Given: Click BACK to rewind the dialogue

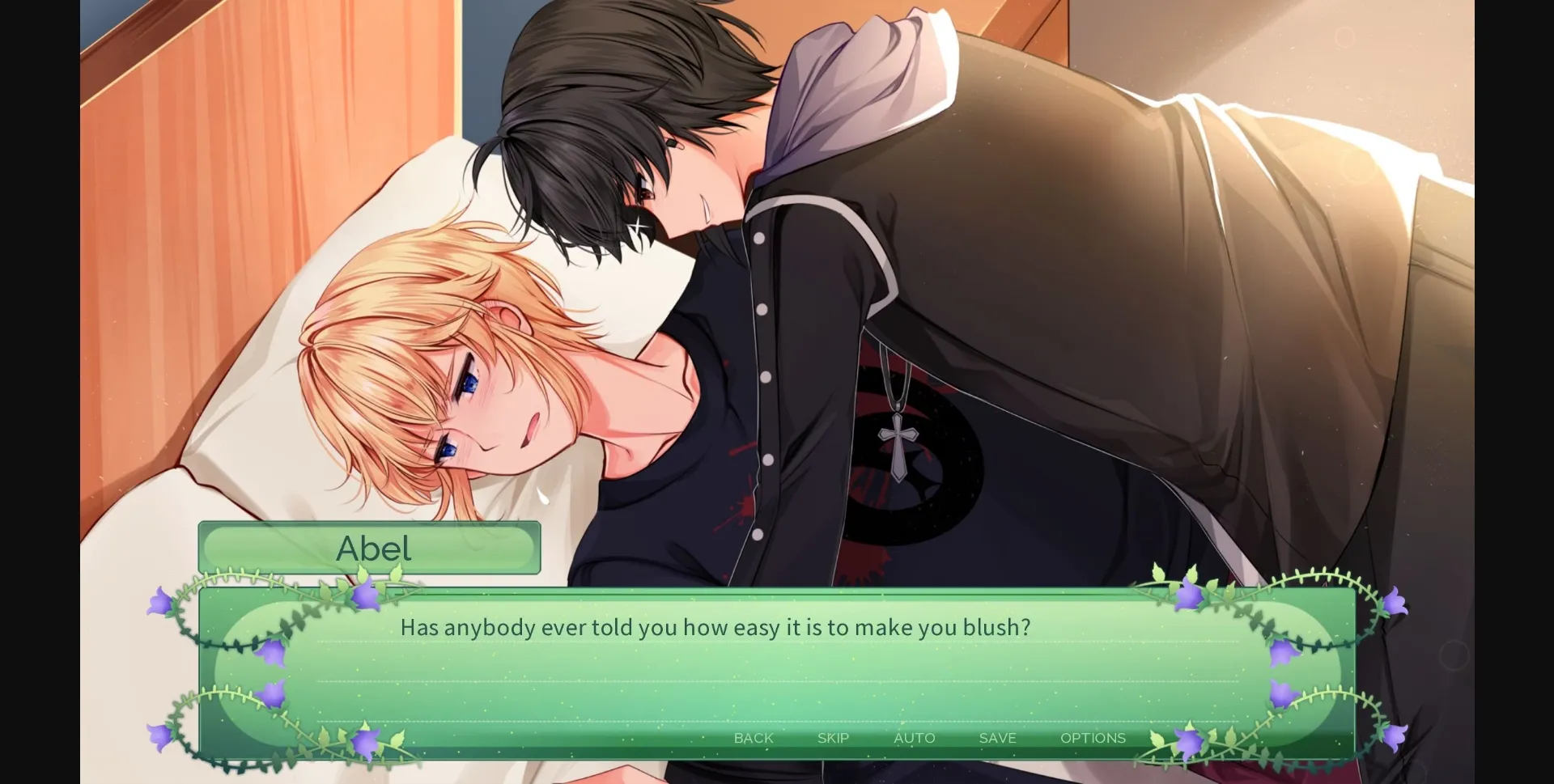Looking at the screenshot, I should (x=754, y=738).
